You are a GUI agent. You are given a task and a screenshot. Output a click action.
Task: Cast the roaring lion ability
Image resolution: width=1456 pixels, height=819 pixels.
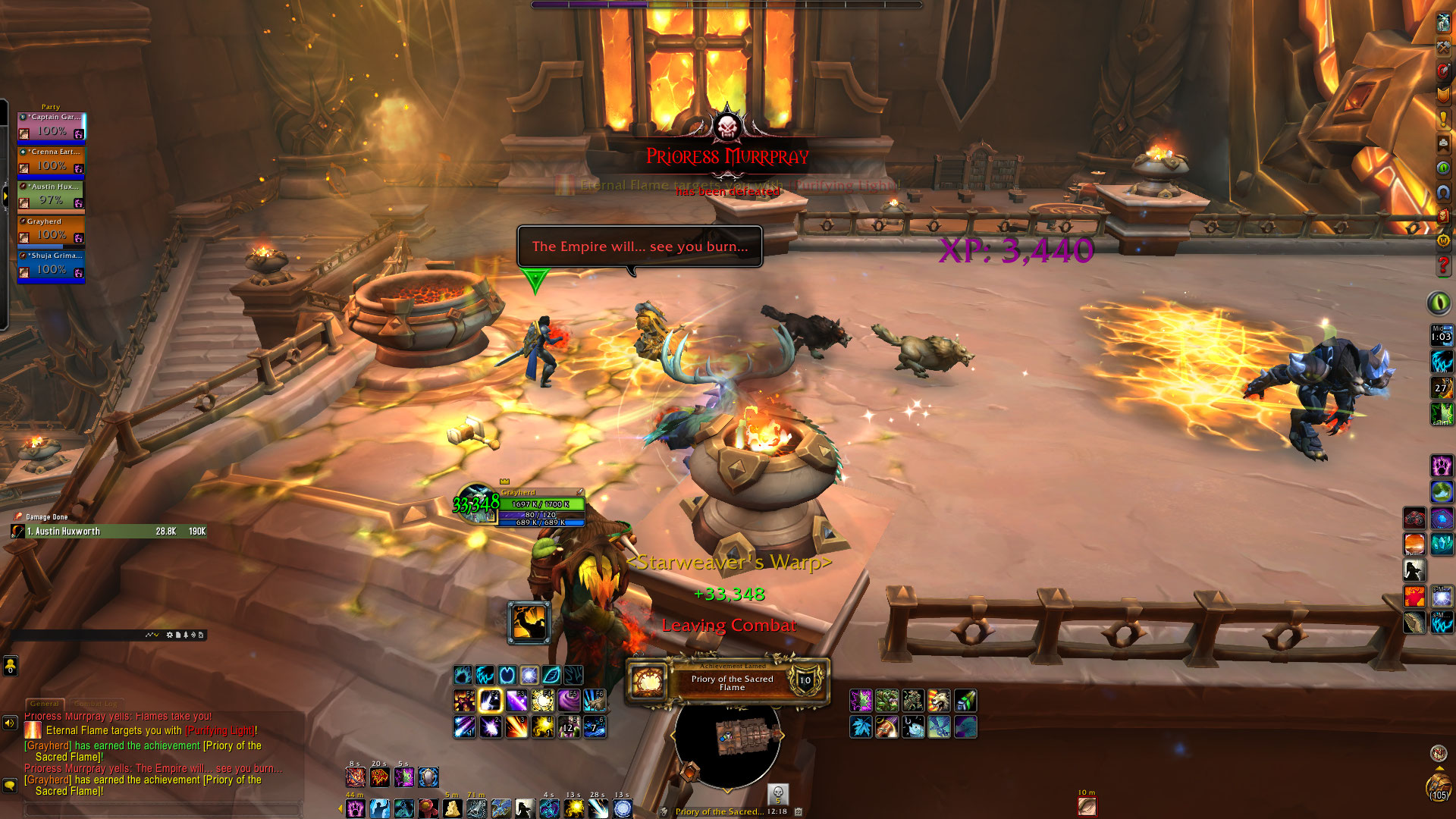click(939, 701)
